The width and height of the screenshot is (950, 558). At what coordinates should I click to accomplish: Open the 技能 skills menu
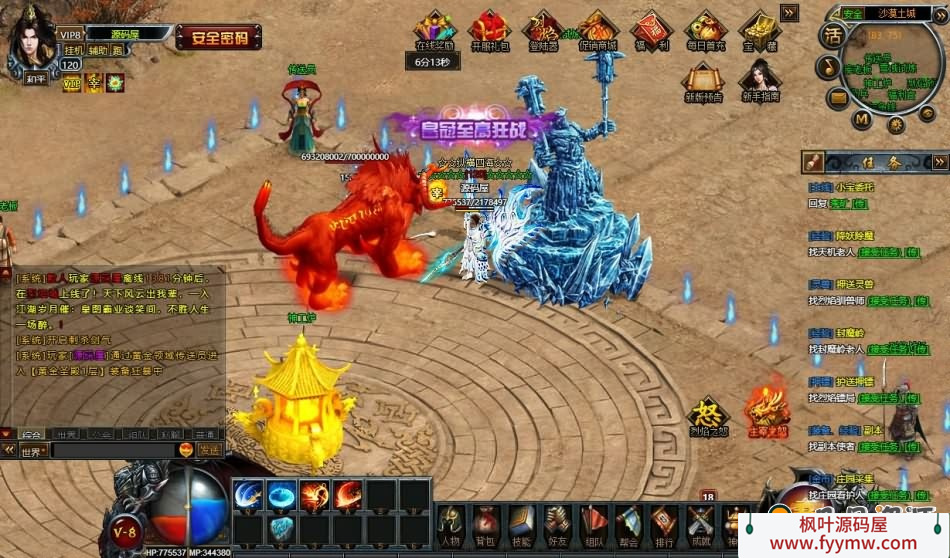[x=522, y=522]
